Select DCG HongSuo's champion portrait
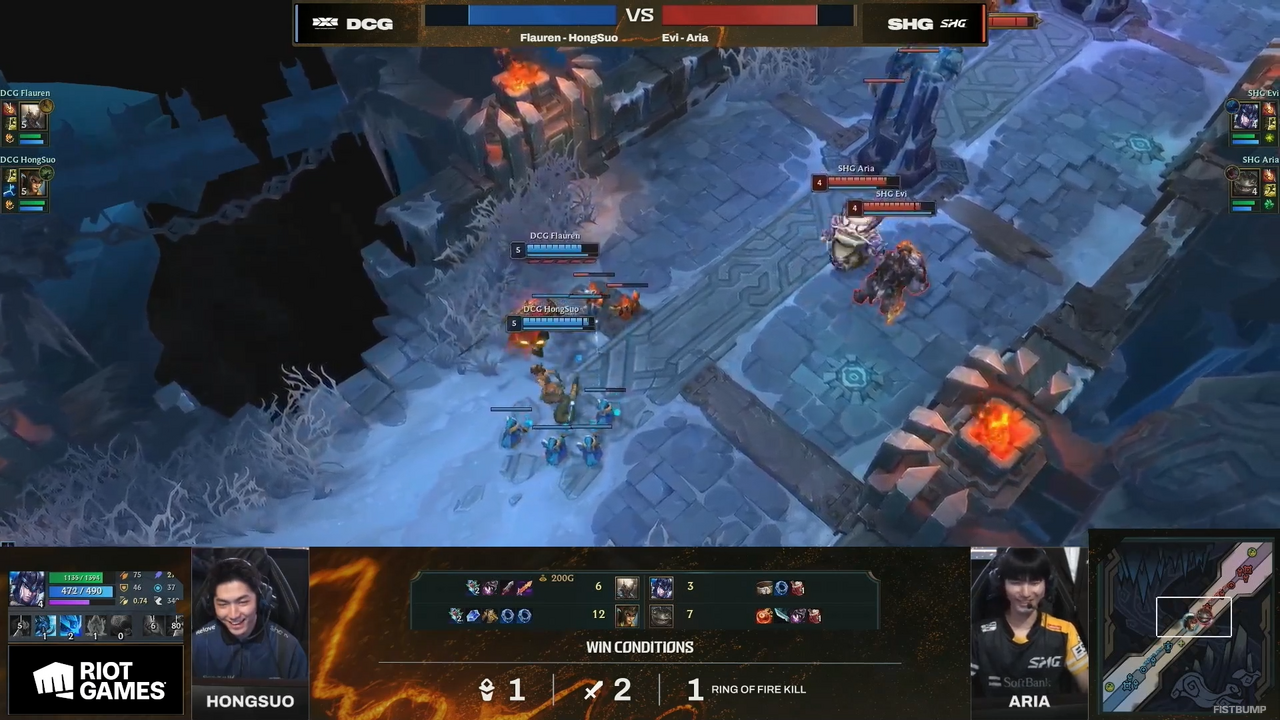1280x720 pixels. point(33,184)
